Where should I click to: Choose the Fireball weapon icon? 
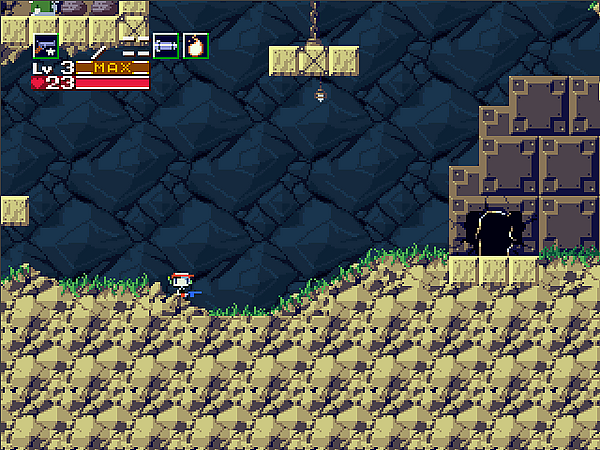(x=196, y=46)
